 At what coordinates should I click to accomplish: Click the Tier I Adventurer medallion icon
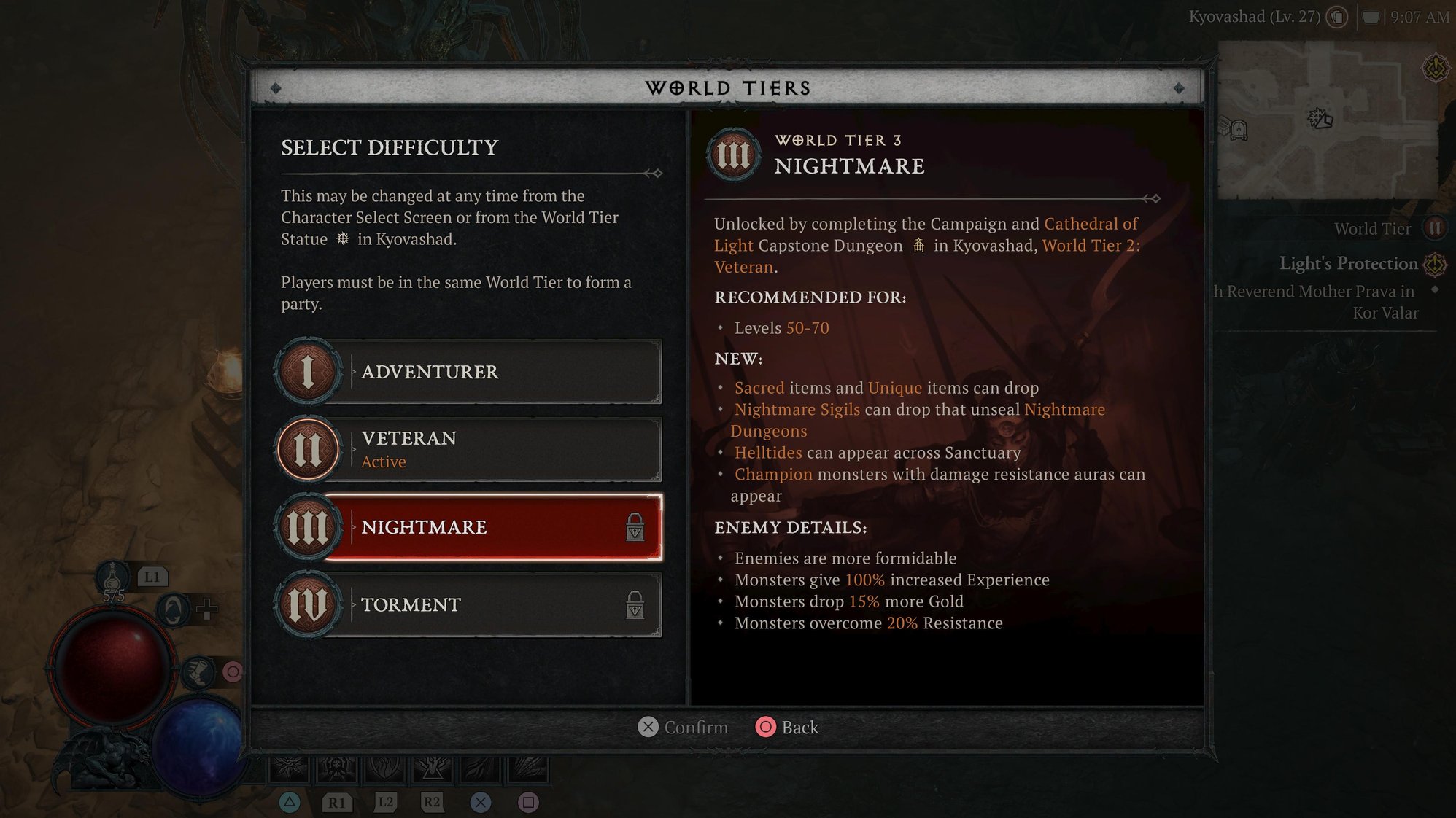tap(309, 372)
